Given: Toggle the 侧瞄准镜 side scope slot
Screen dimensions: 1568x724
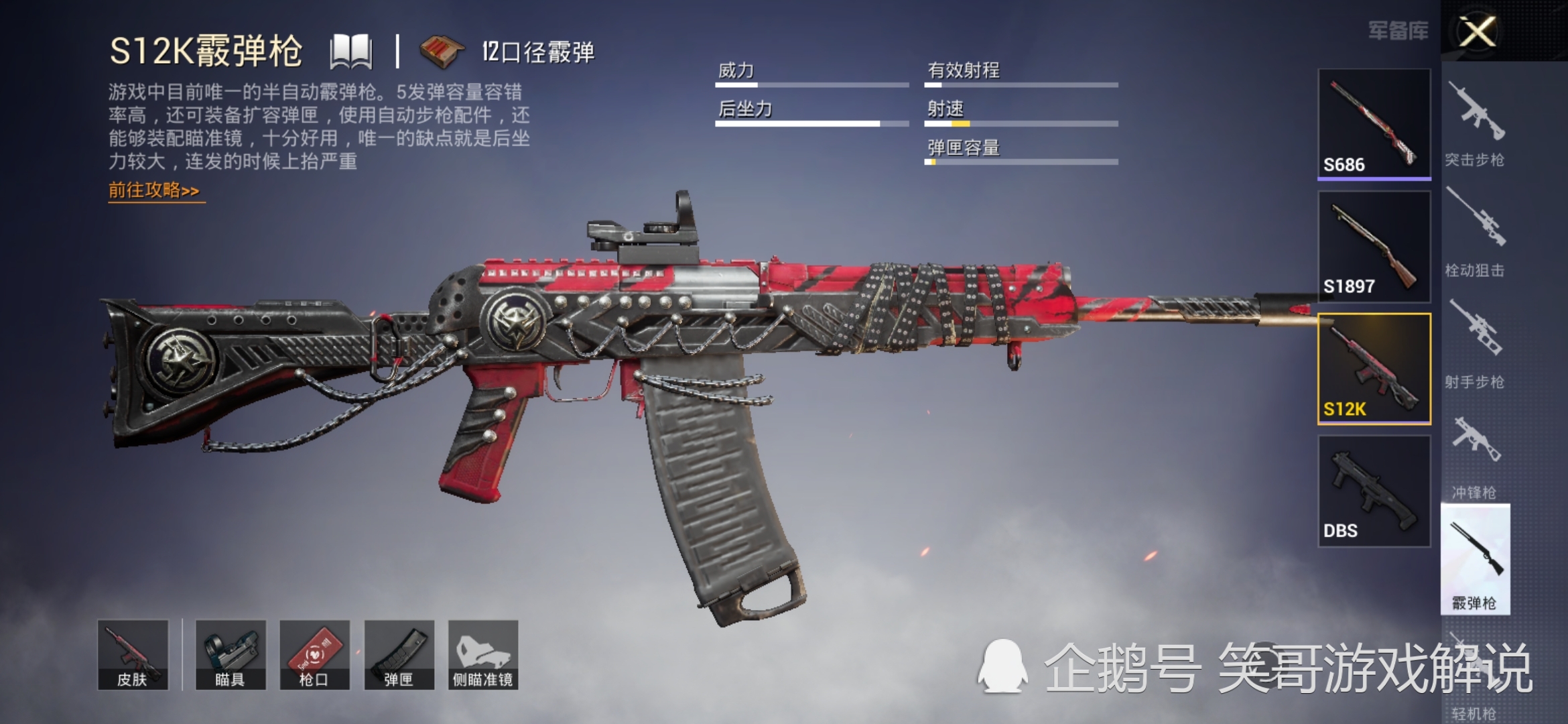Looking at the screenshot, I should 482,655.
